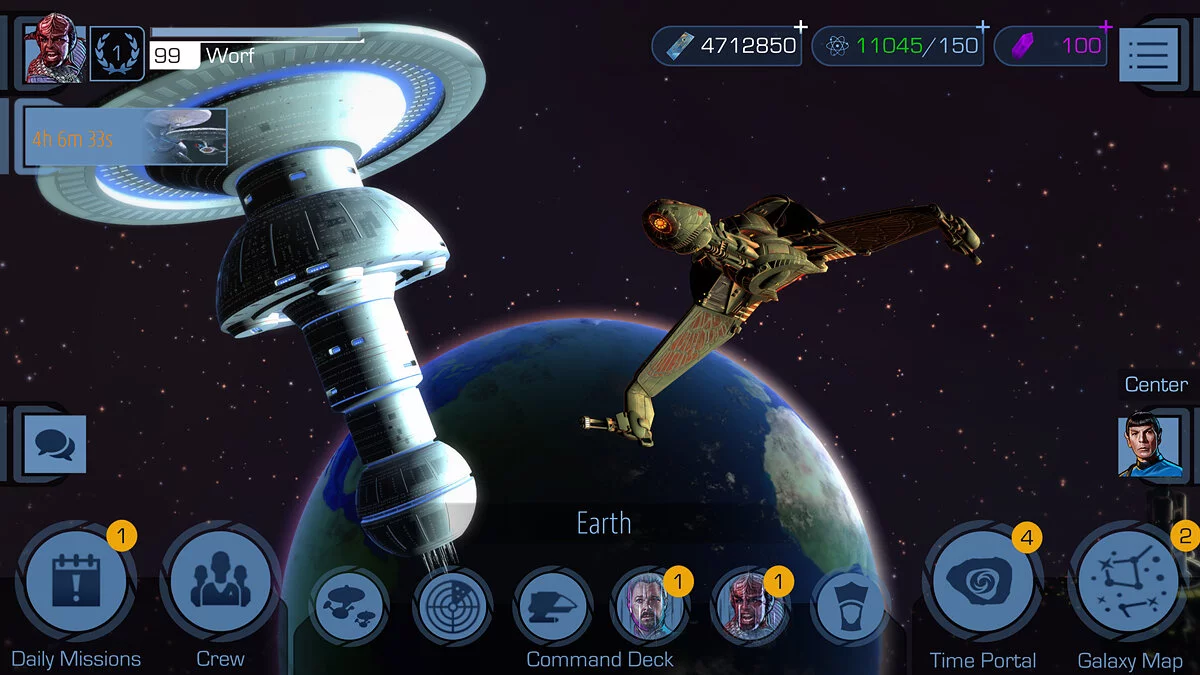Screen dimensions: 1200x675
Task: Select the Klingon portrait on Command Deck
Action: click(x=750, y=605)
